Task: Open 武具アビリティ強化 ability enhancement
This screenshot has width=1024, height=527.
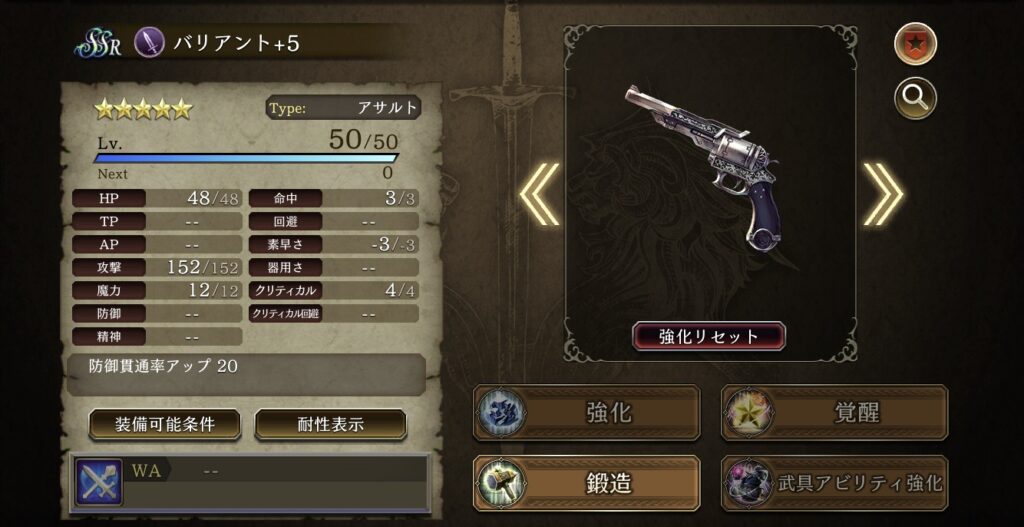Action: click(834, 483)
